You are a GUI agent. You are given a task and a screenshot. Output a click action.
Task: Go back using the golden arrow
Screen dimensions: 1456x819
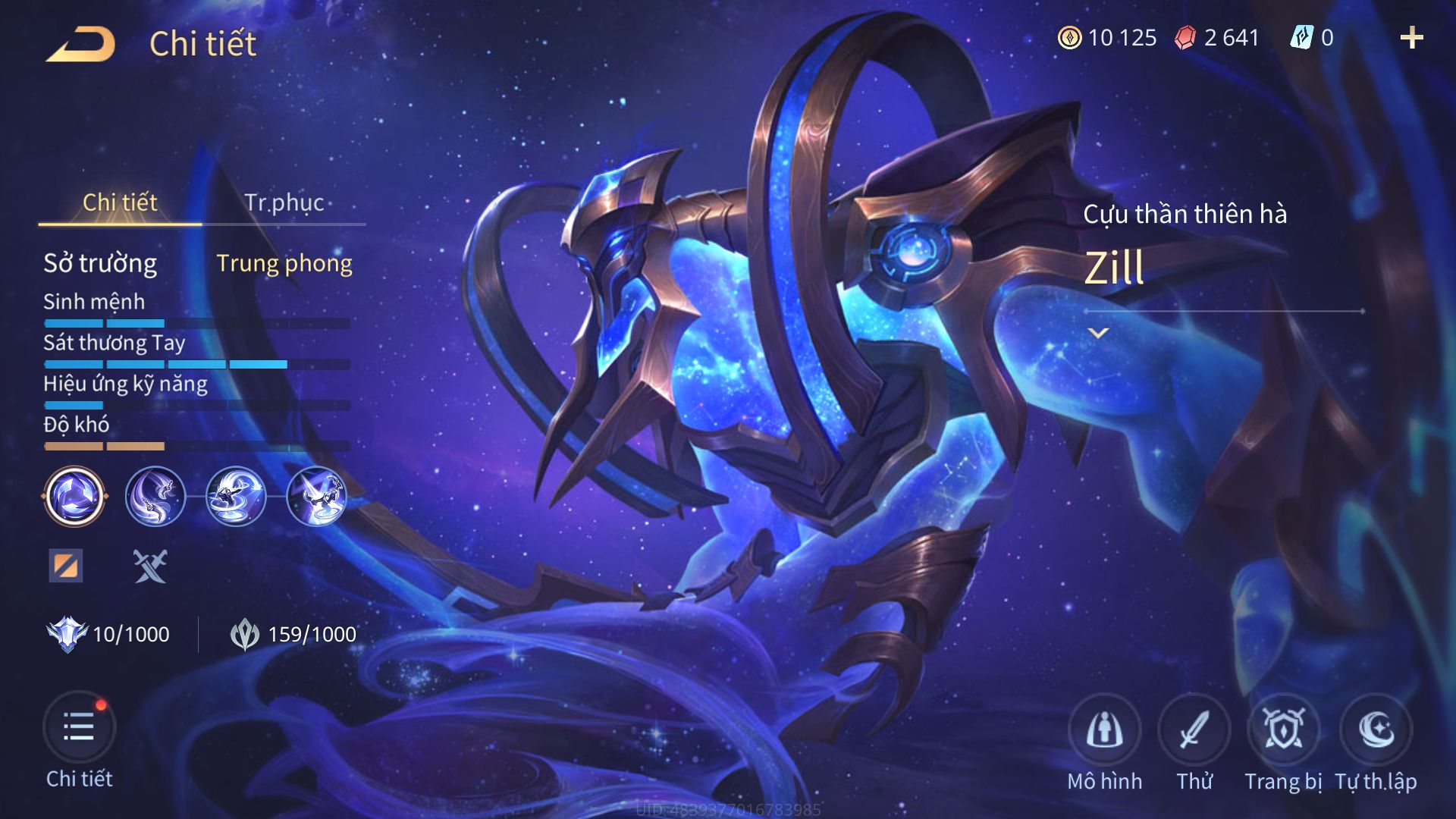coord(80,44)
